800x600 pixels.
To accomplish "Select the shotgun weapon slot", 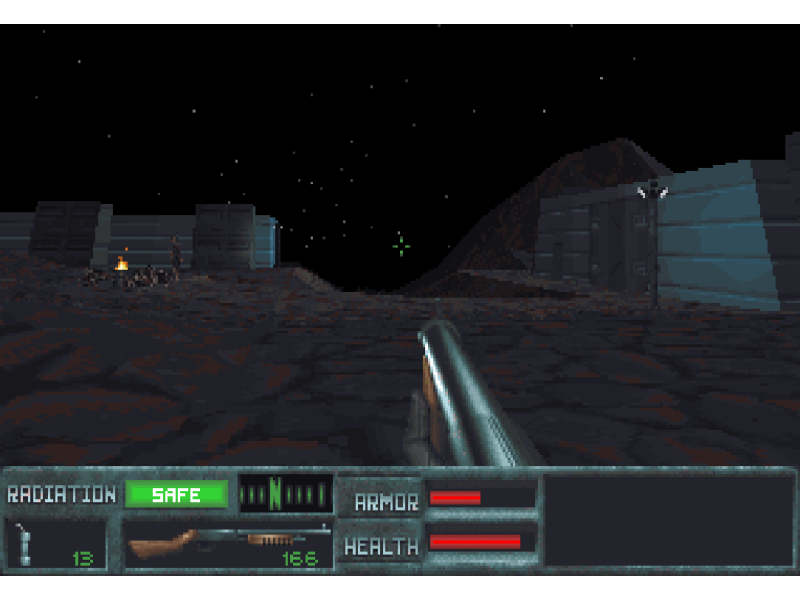I will point(228,543).
